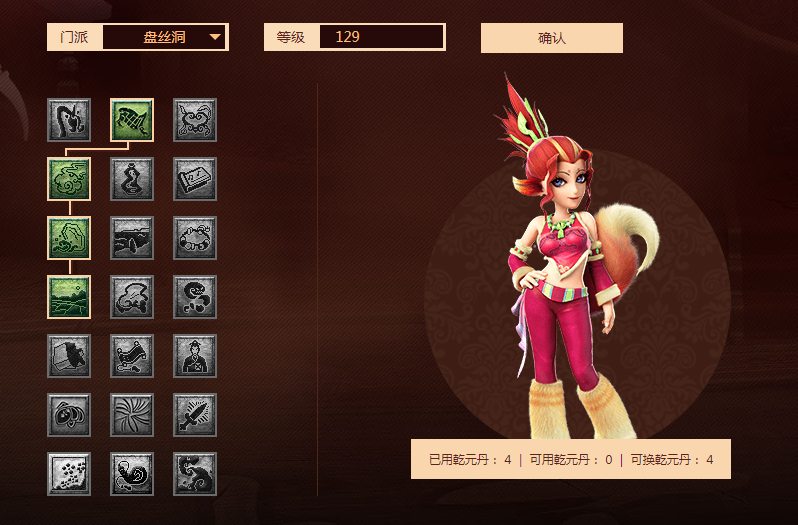The image size is (798, 525).
Task: Pick the grey eye skill icon
Action: (69, 415)
